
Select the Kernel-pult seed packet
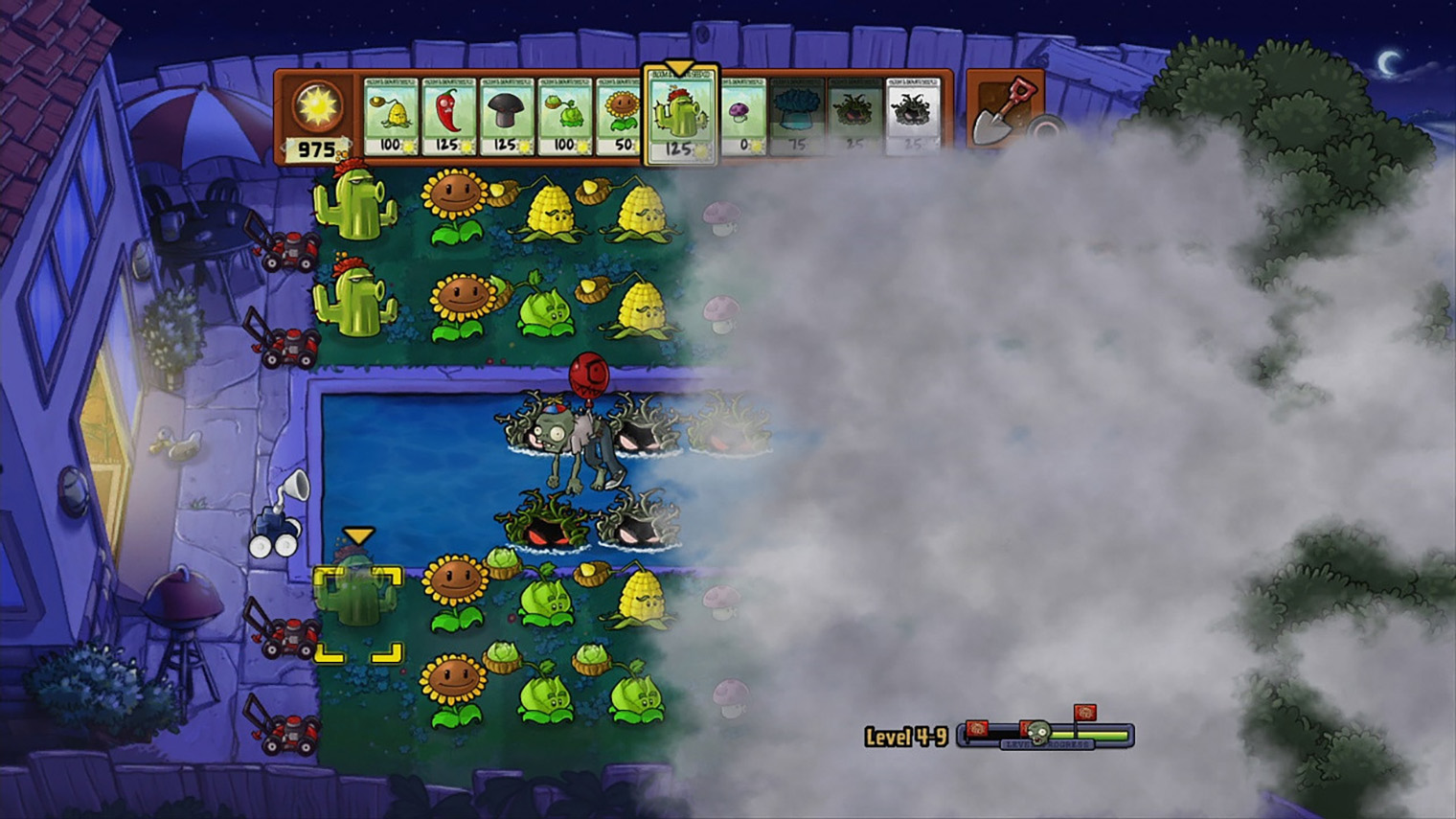point(391,117)
